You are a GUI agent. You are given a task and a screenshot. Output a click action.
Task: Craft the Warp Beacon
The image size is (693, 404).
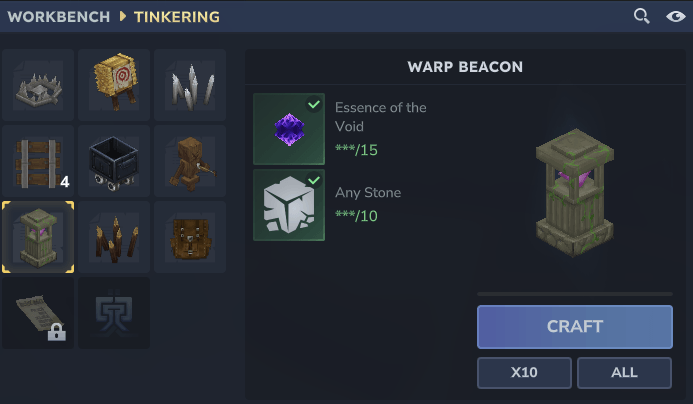[574, 327]
